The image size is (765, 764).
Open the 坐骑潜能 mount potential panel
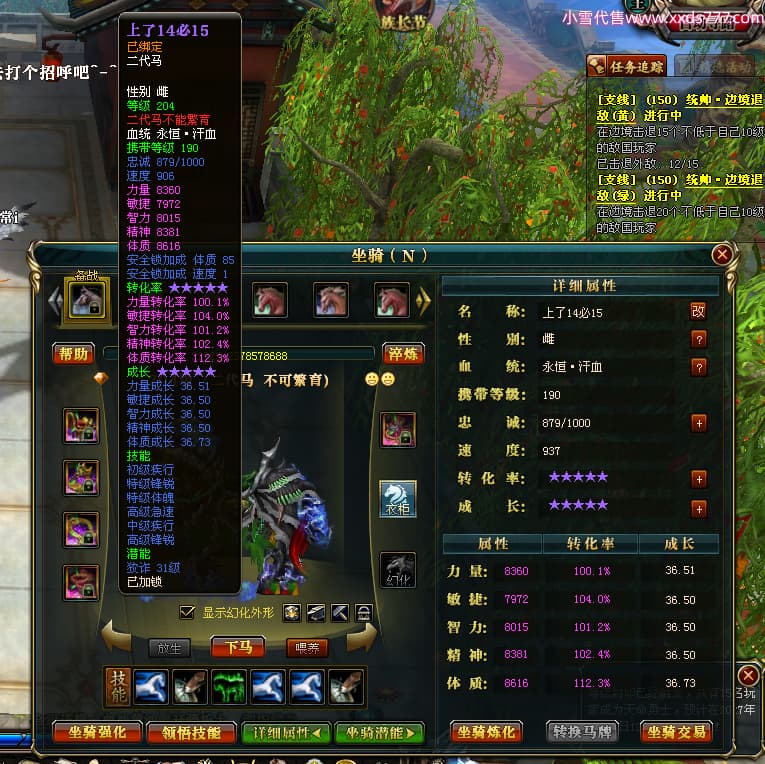click(x=379, y=732)
